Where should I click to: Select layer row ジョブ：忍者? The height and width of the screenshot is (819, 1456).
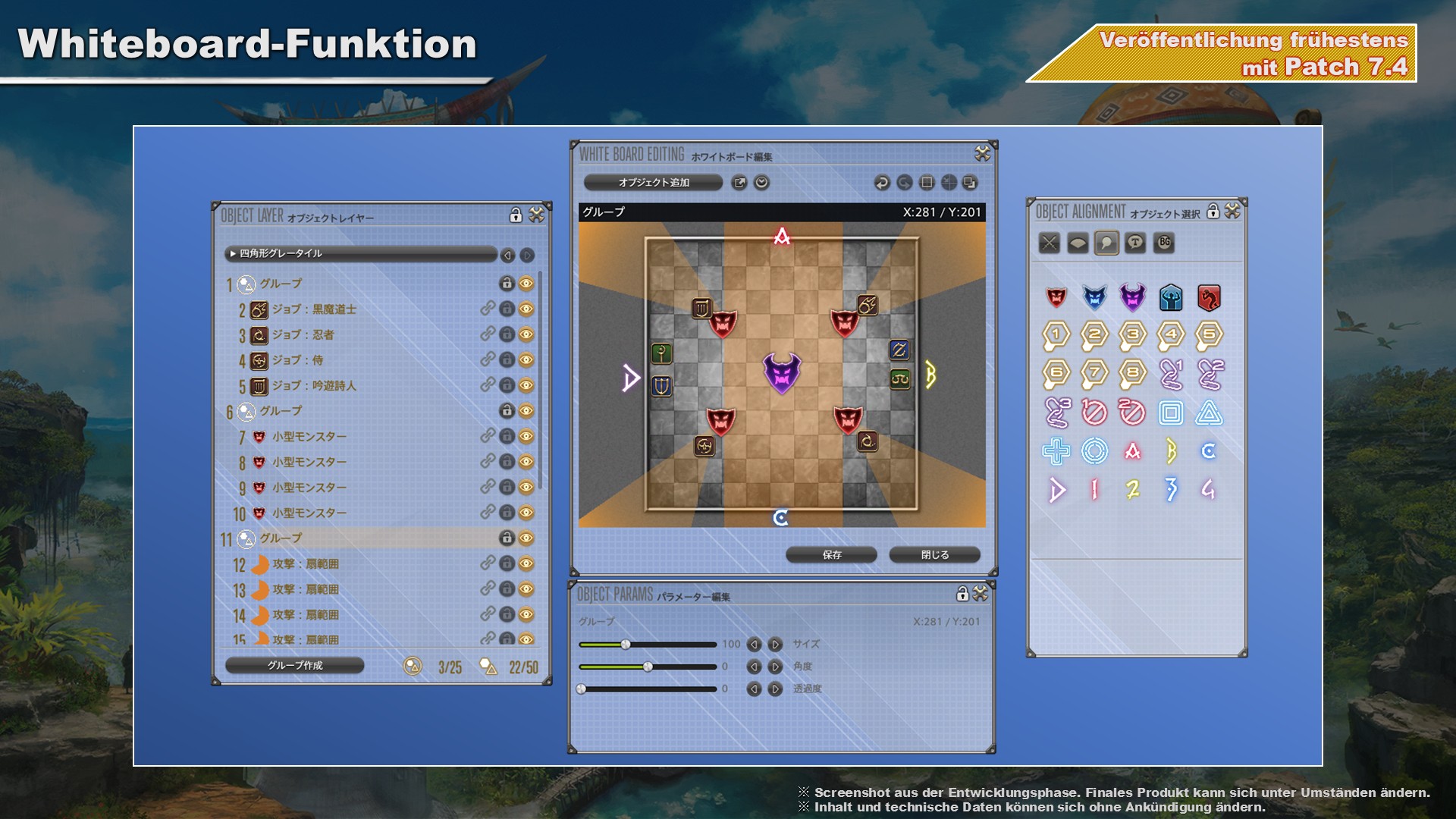point(303,335)
